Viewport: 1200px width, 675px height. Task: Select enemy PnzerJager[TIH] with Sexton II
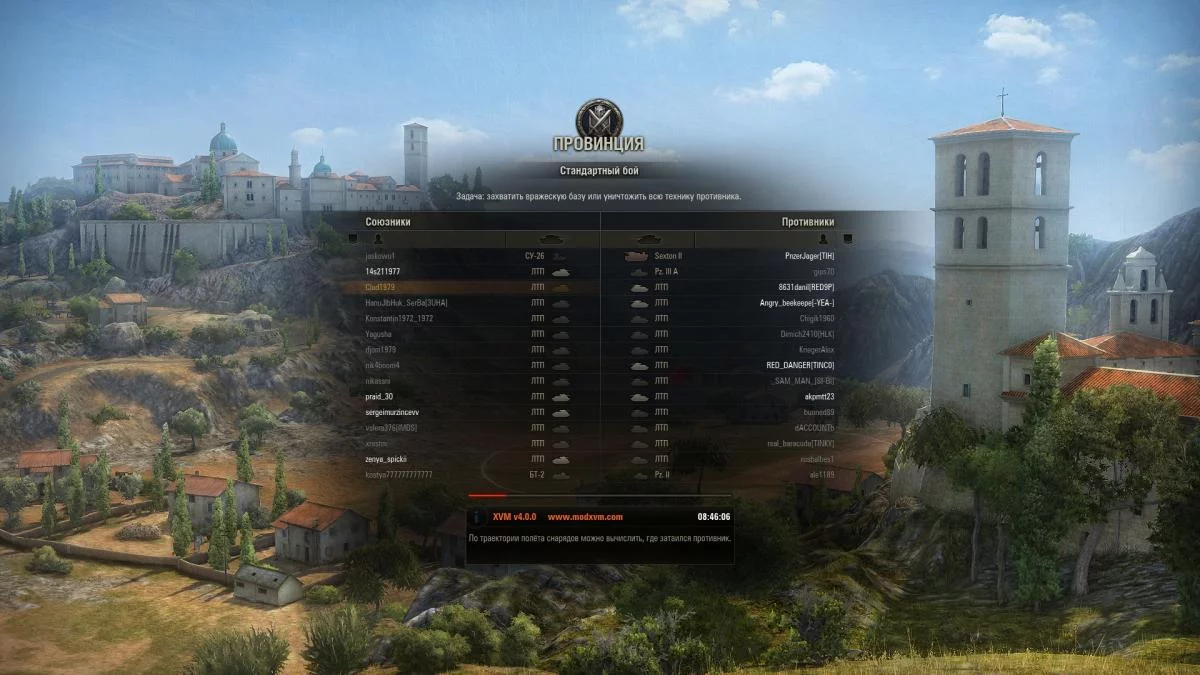pyautogui.click(x=807, y=256)
